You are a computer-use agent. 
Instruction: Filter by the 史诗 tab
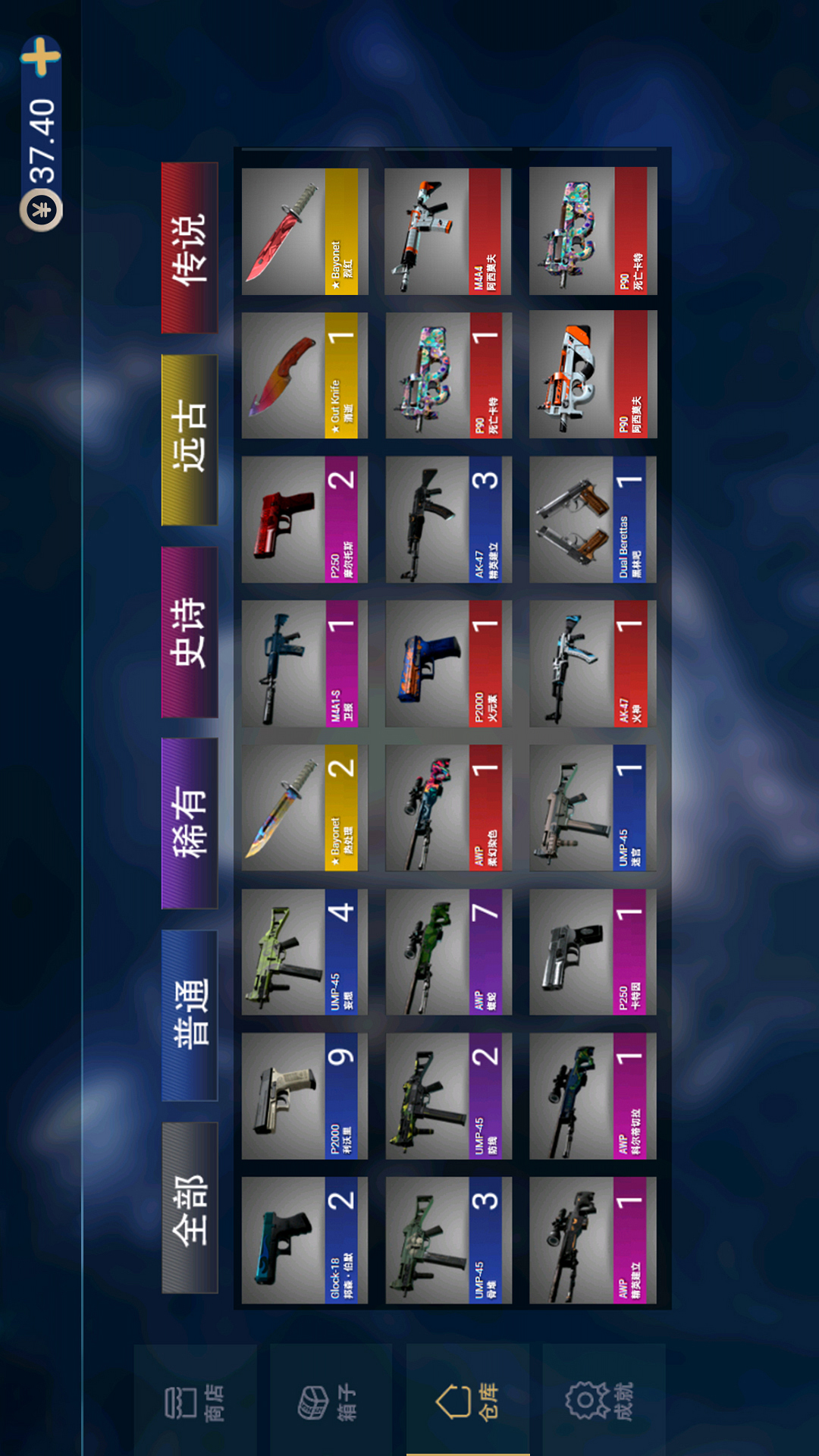point(190,632)
